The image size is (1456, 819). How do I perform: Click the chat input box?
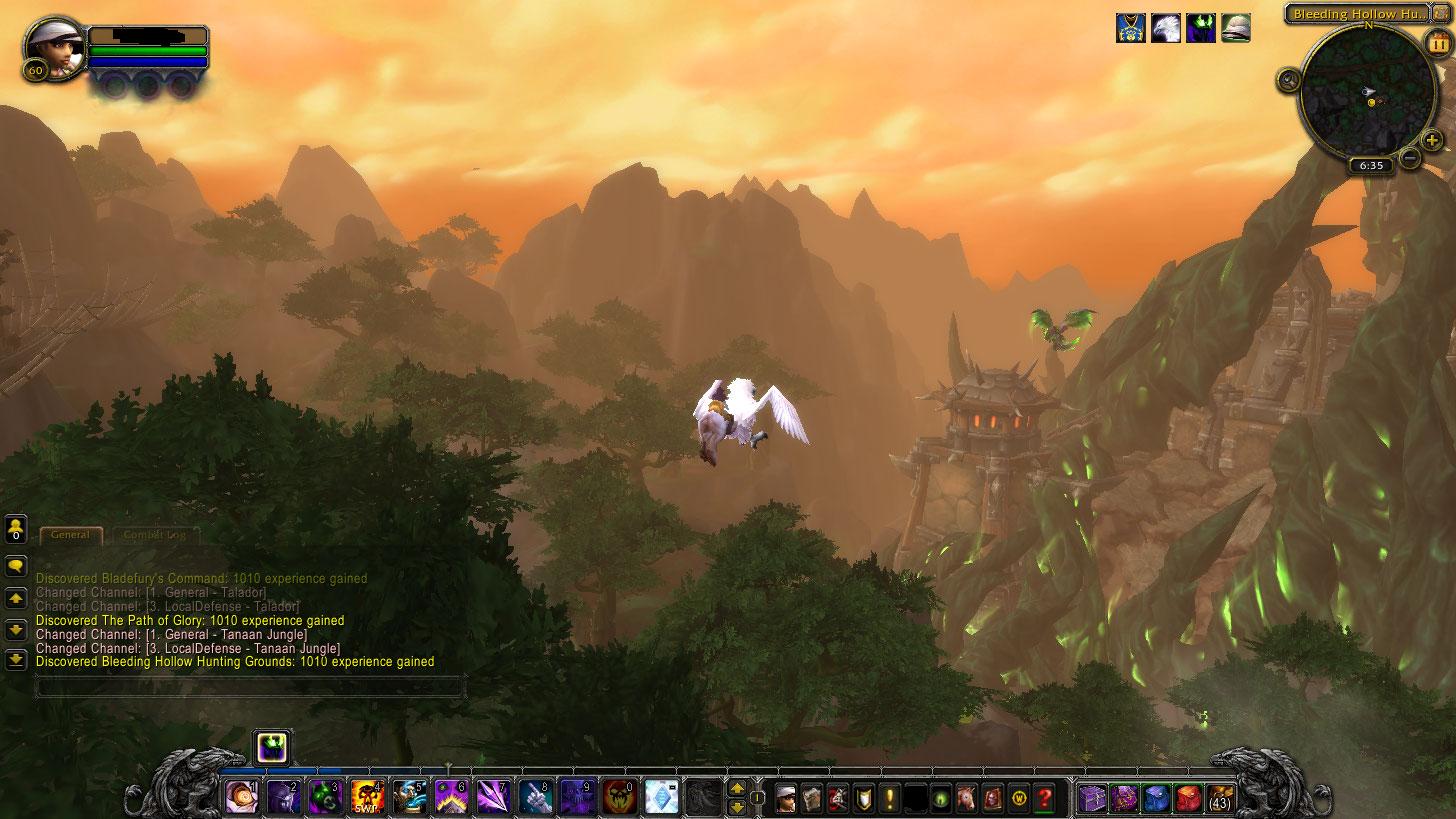pos(250,687)
